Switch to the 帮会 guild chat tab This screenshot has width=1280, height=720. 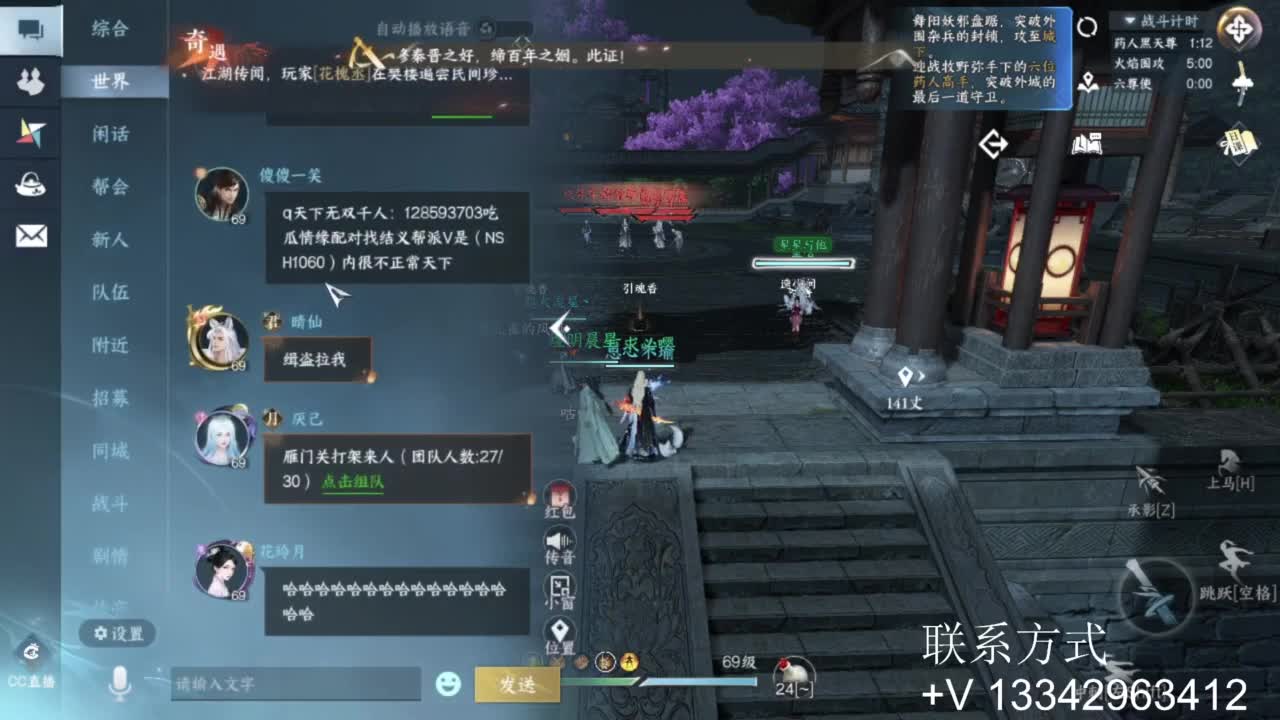point(112,187)
